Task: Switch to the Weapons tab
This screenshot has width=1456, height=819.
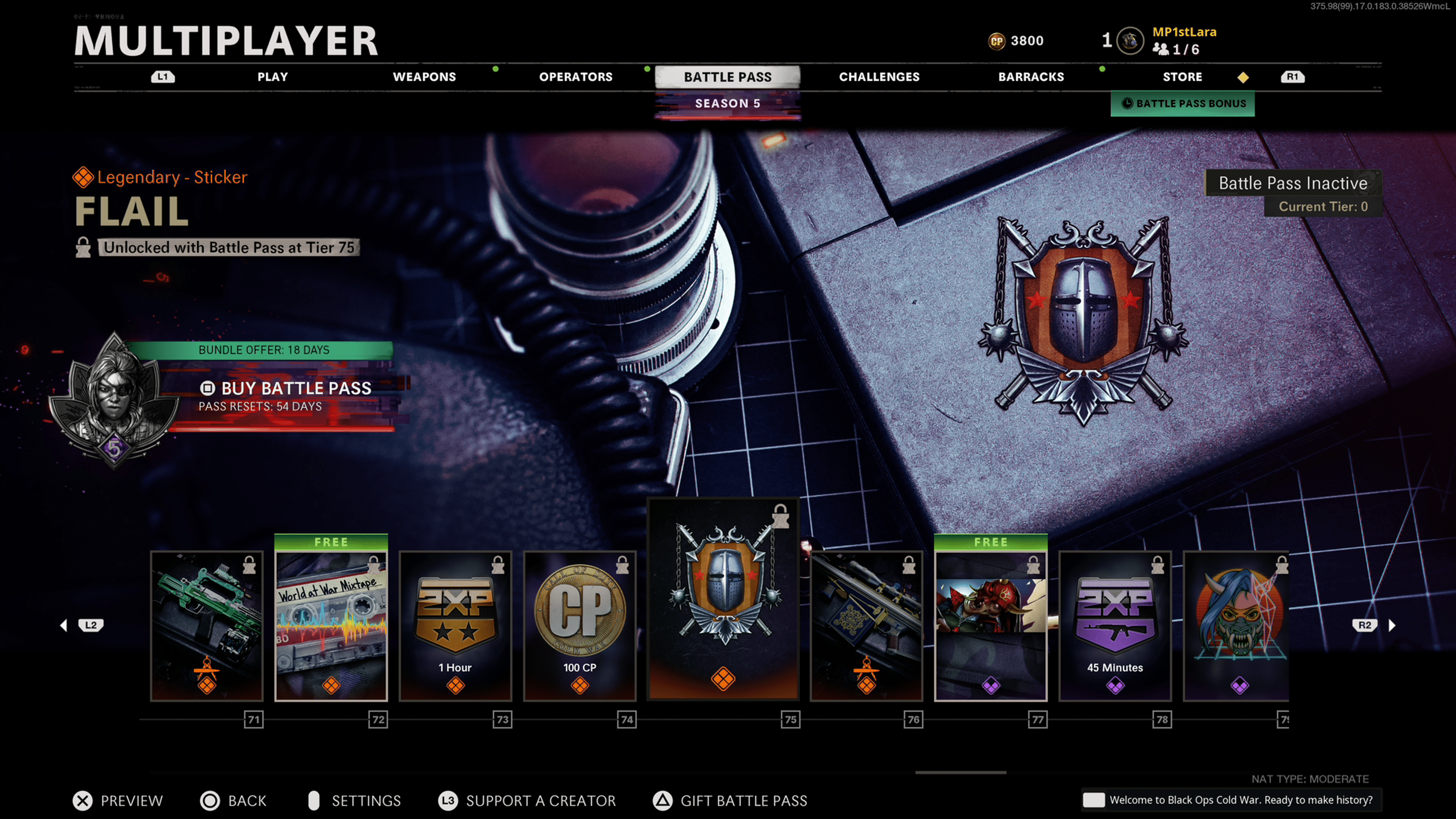Action: (x=424, y=77)
